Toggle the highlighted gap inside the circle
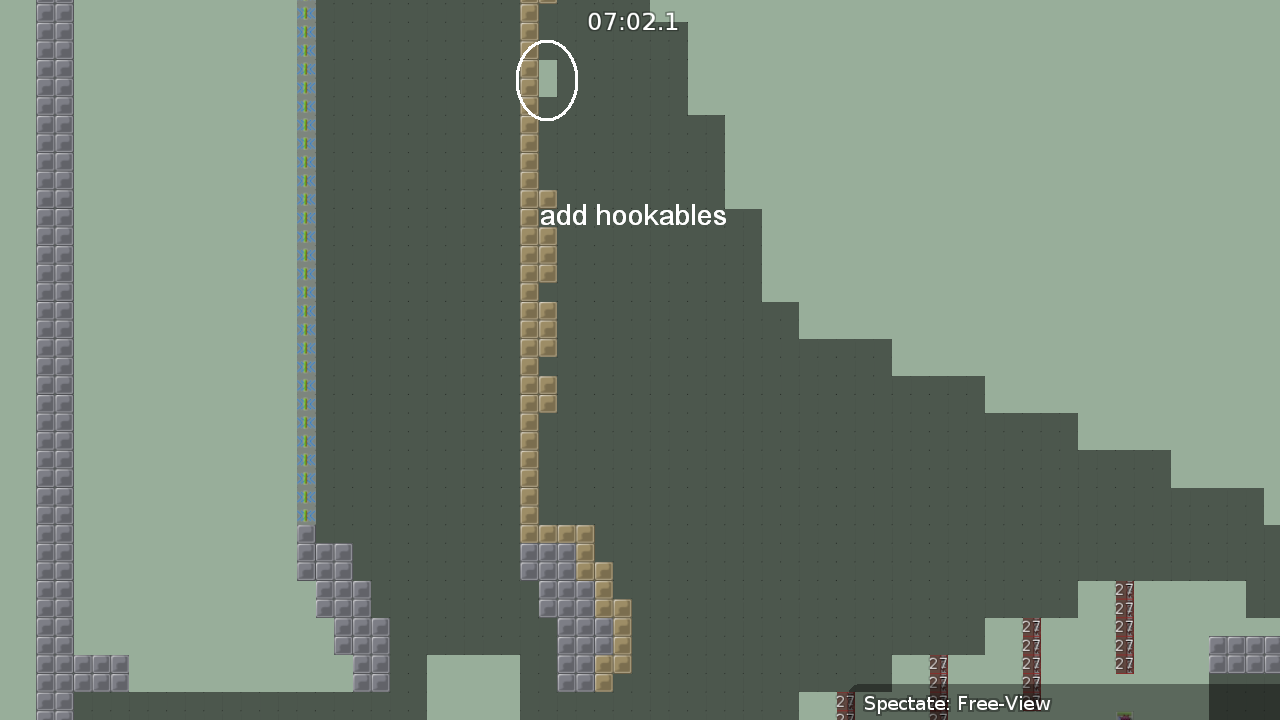This screenshot has height=720, width=1280. point(547,80)
